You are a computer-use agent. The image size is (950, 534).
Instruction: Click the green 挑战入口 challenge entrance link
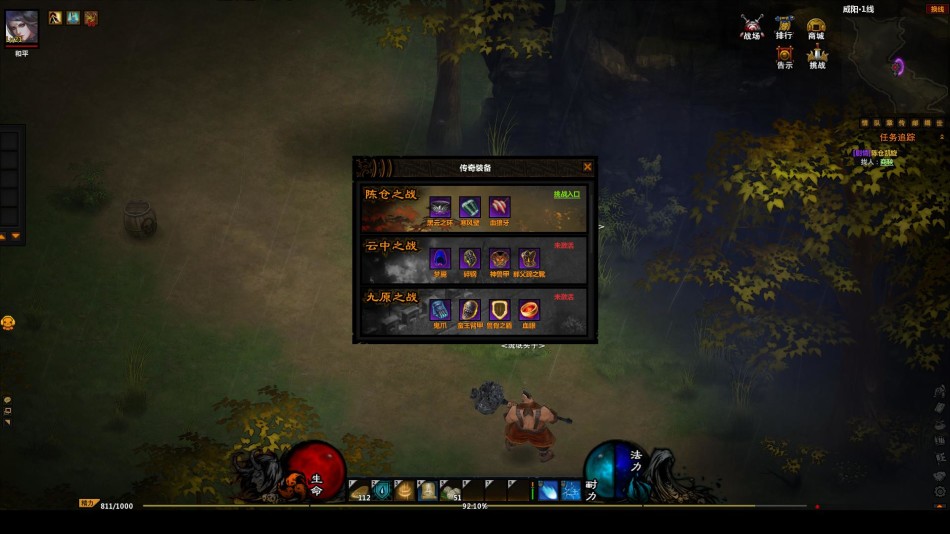566,194
